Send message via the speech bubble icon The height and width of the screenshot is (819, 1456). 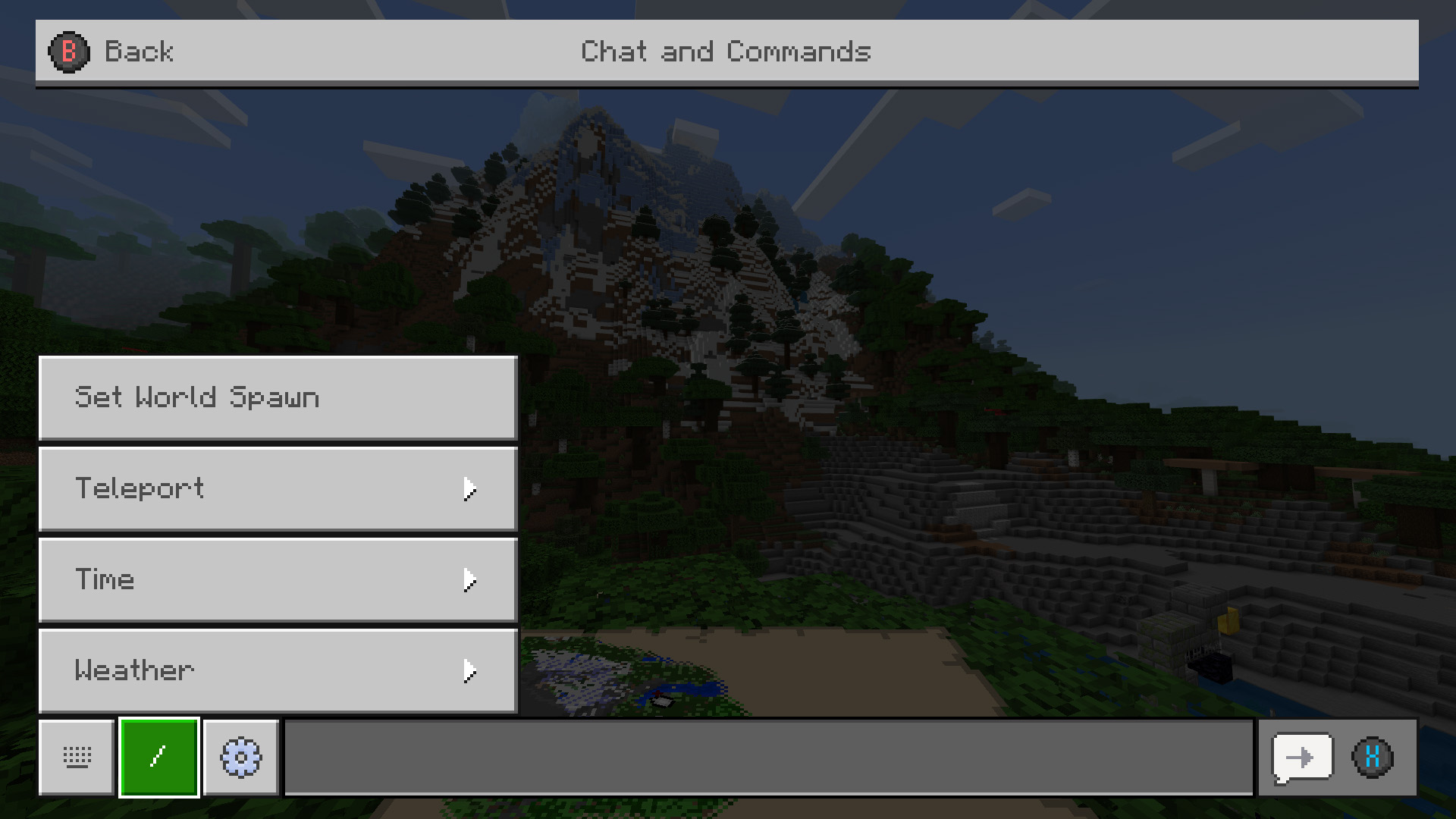pos(1301,757)
